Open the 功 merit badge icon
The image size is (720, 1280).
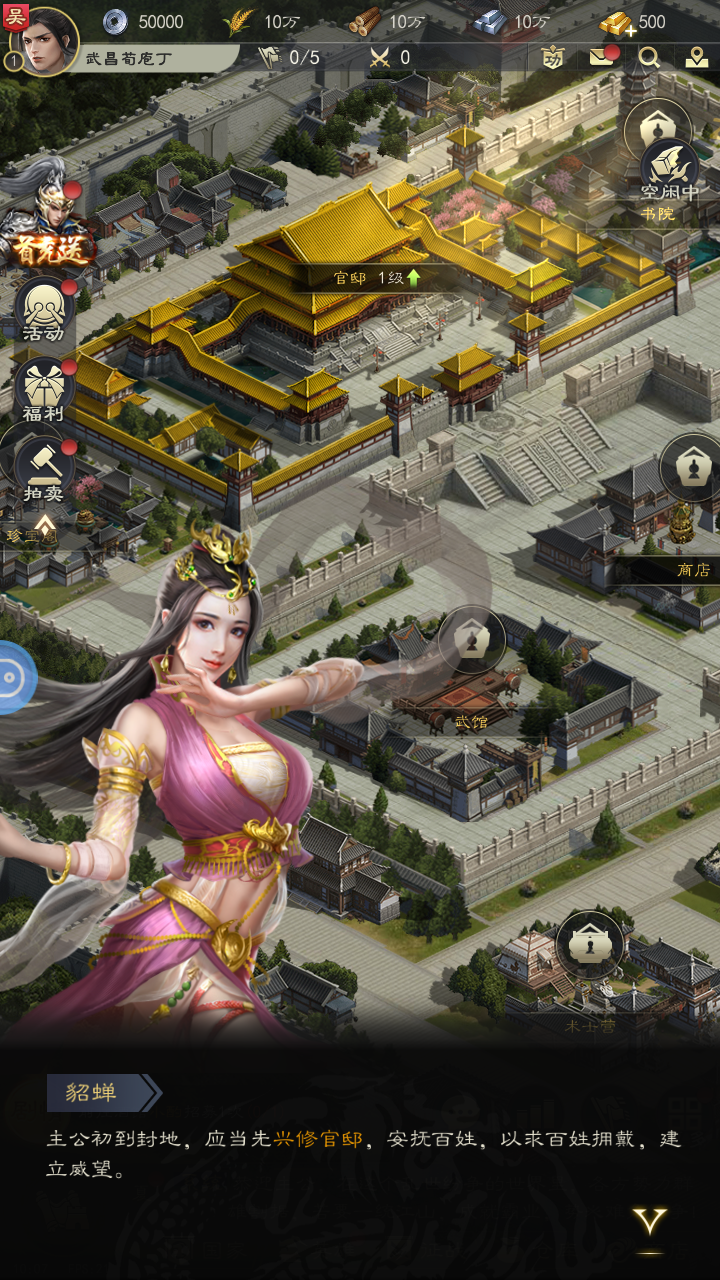(553, 57)
